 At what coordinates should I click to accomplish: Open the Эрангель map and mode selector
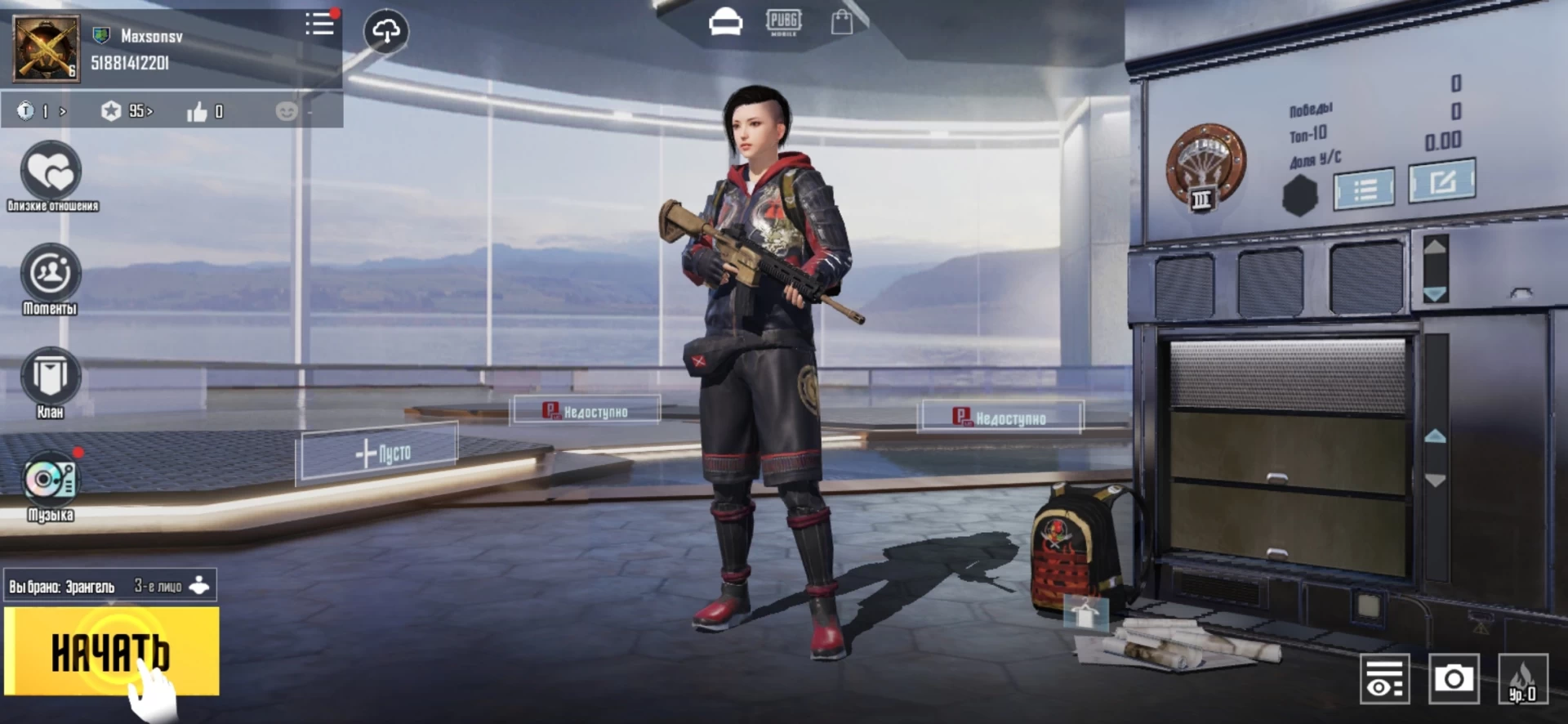coord(109,586)
